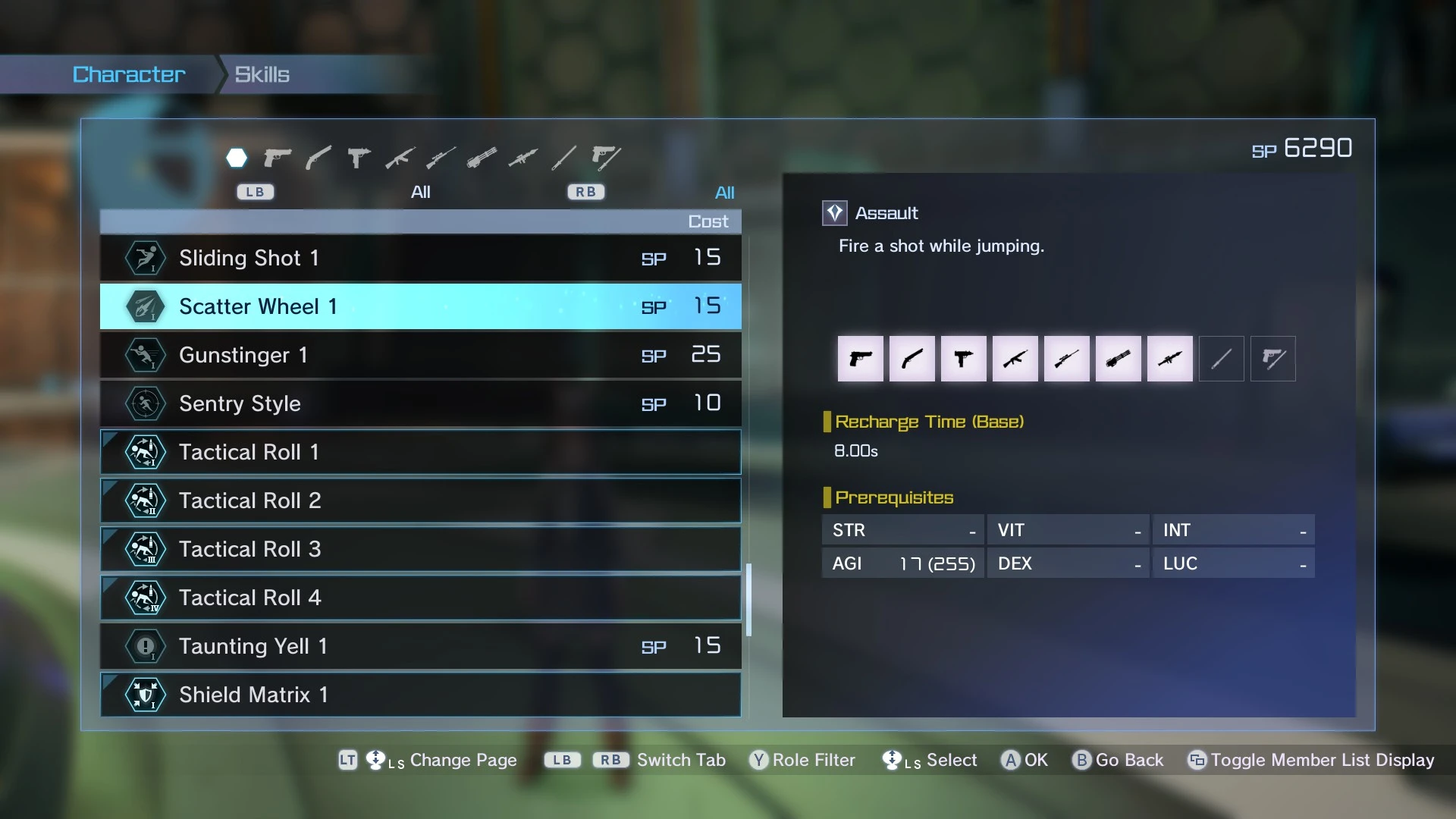This screenshot has height=819, width=1456.
Task: Click the skill list scrollbar
Action: [748, 599]
